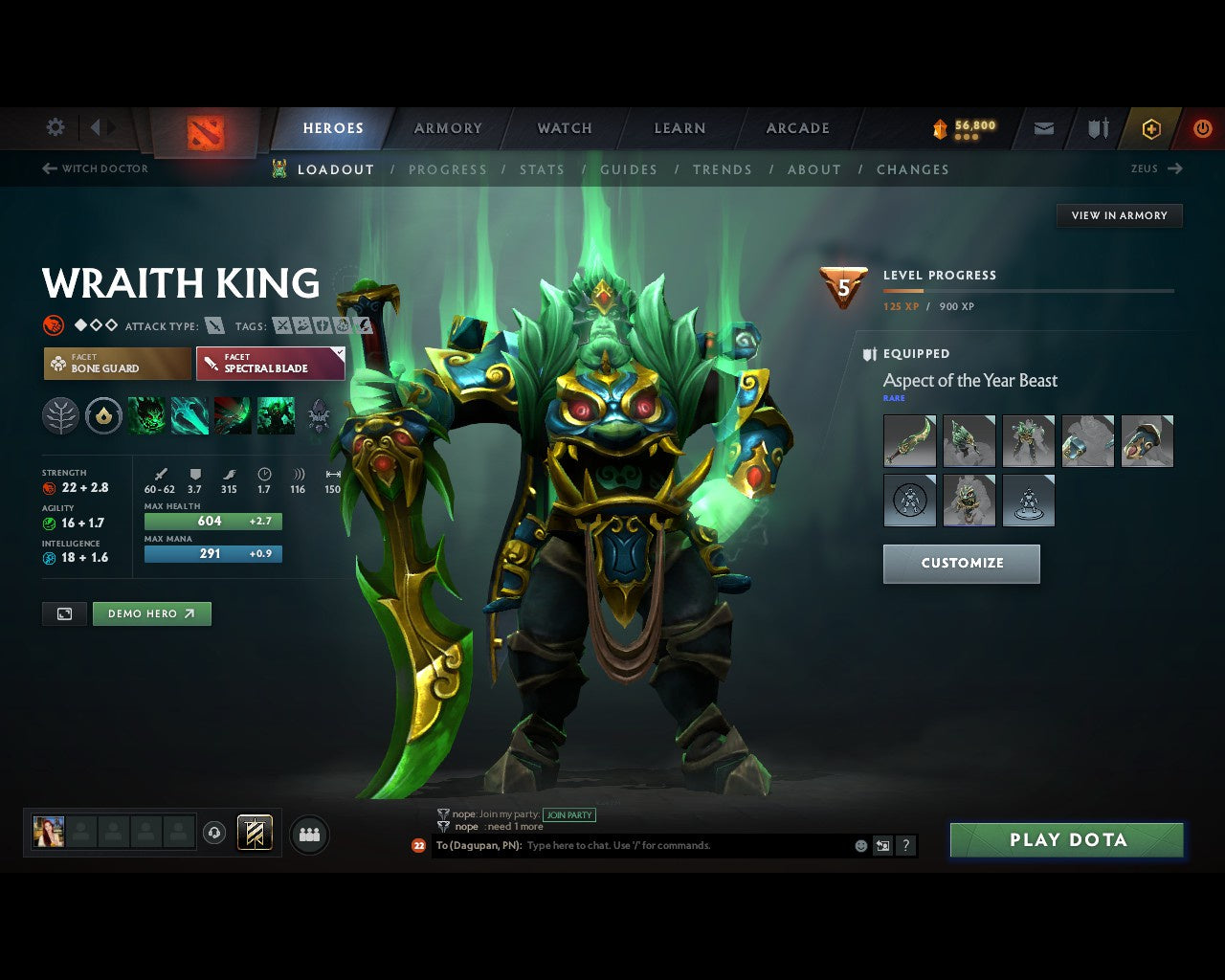Select the Wraithfire Blast ability icon
The image size is (1225, 980).
146,416
